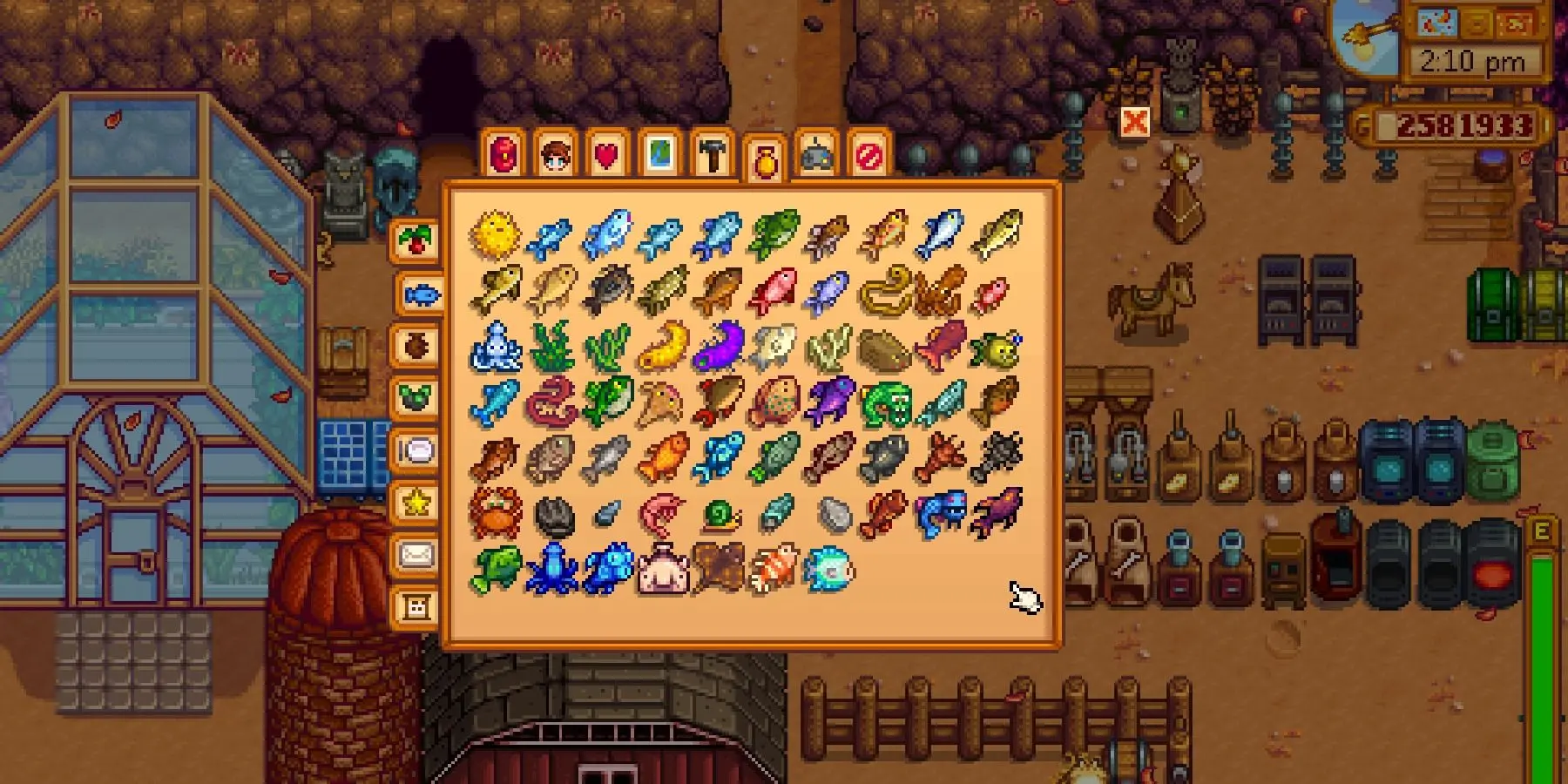The image size is (1568, 784).
Task: Click the yellow Pufferfish collection entry
Action: 492,235
